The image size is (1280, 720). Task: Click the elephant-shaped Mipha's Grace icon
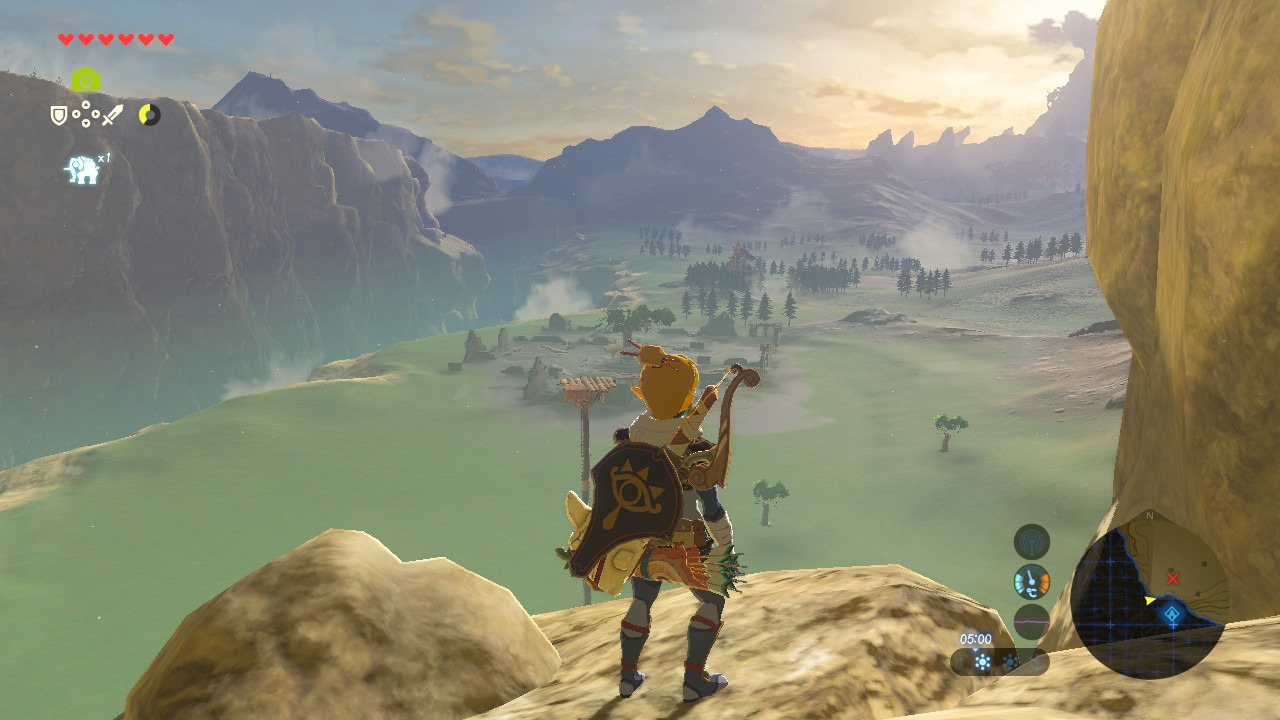83,170
